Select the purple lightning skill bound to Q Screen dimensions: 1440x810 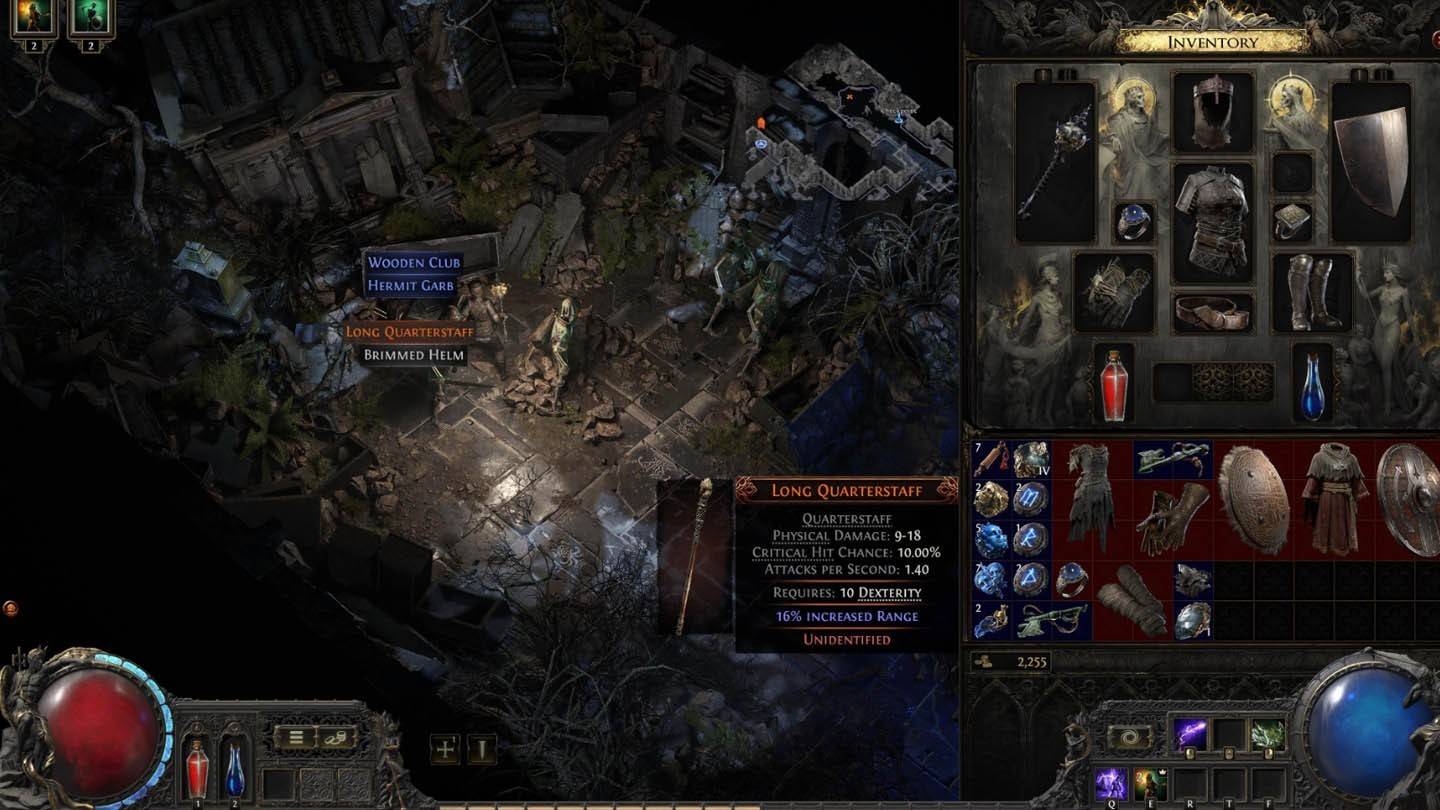coord(1111,785)
